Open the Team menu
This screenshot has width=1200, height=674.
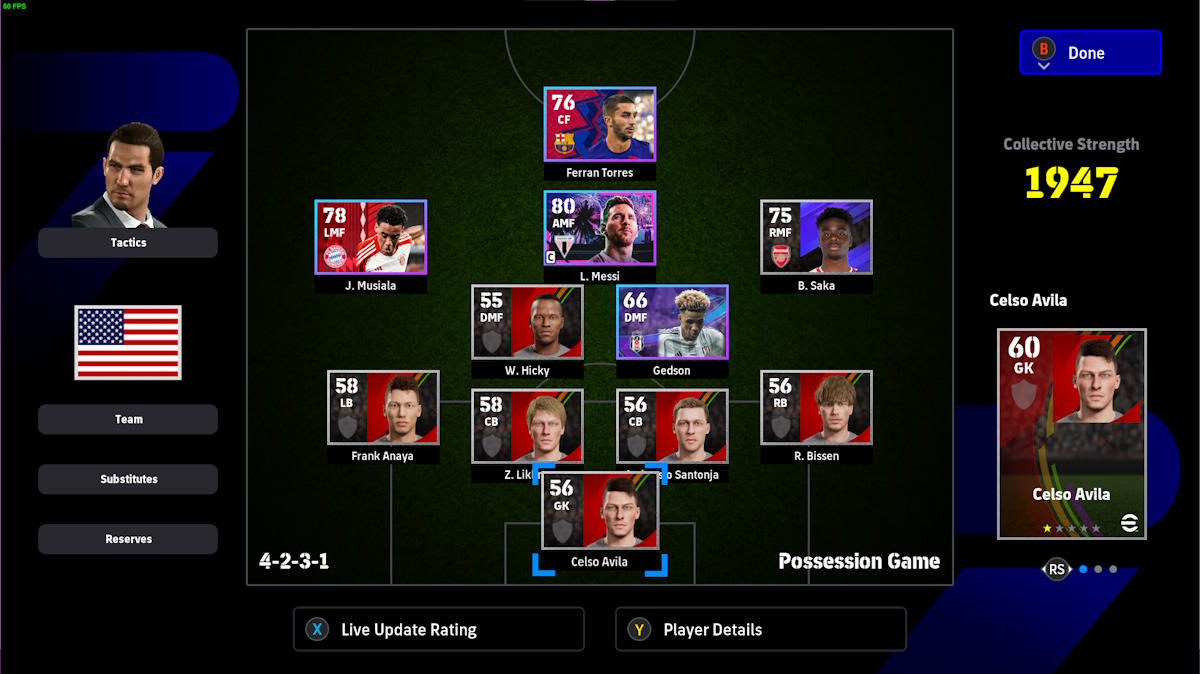(128, 419)
